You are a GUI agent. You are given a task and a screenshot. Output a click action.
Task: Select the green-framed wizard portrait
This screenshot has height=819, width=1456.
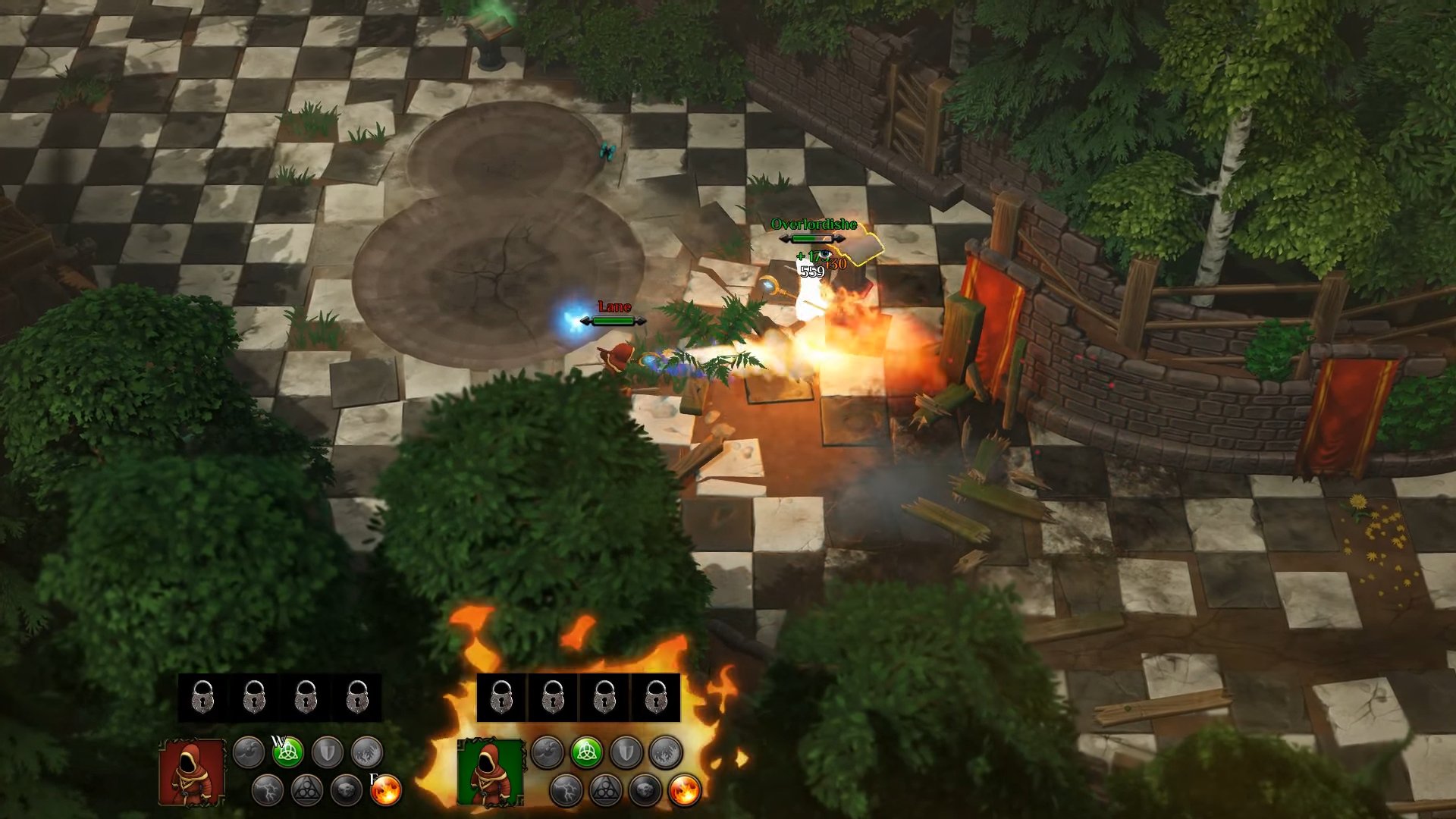491,772
